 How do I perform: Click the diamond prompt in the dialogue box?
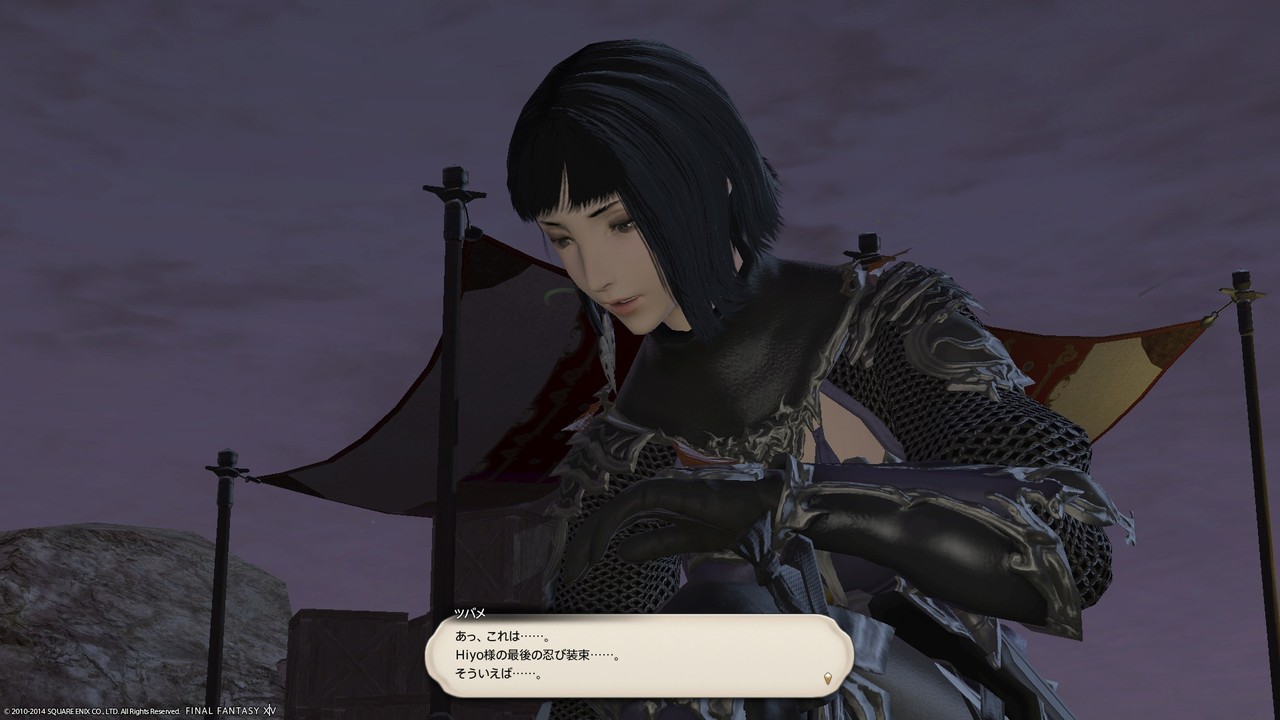[x=826, y=677]
